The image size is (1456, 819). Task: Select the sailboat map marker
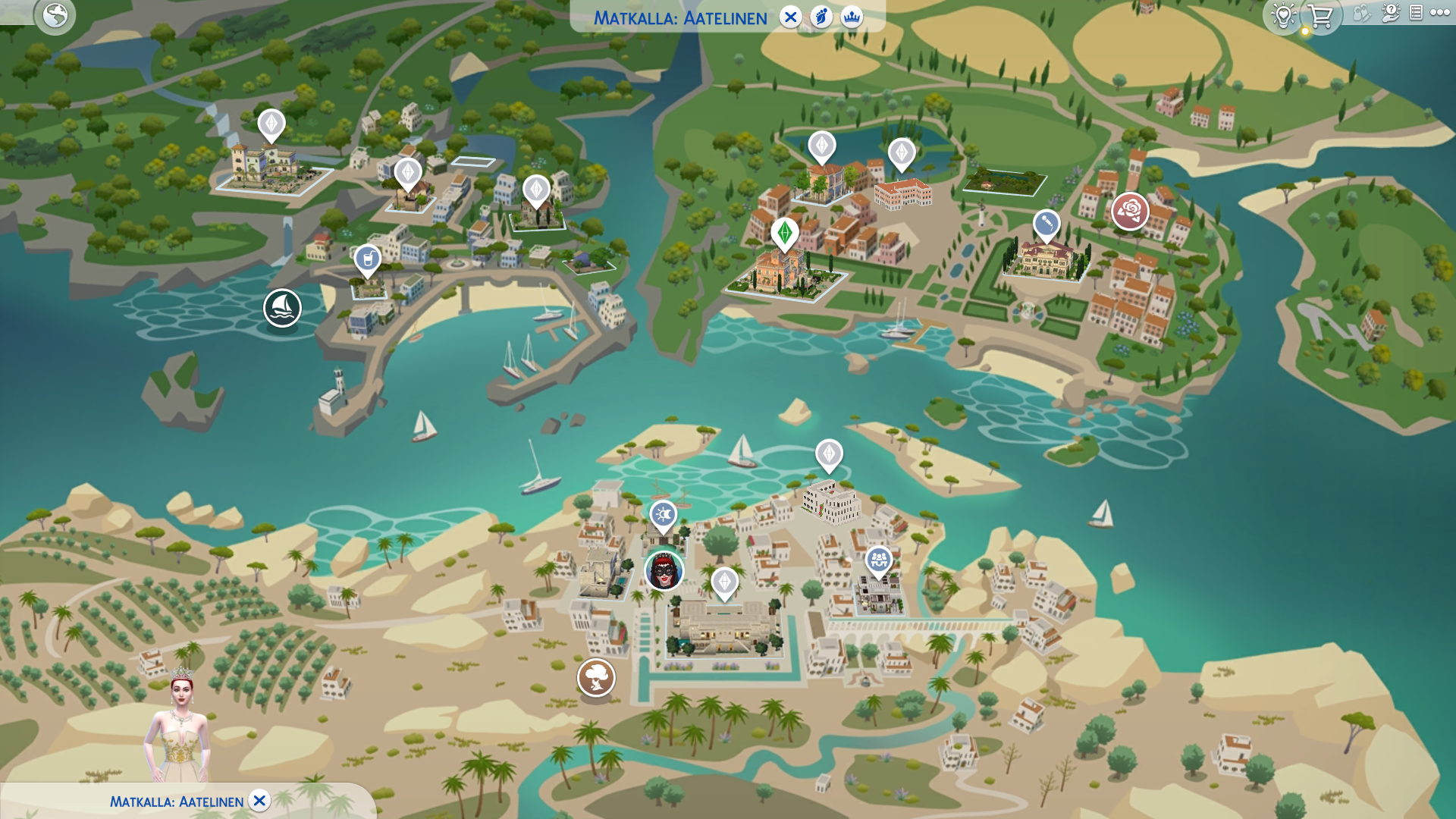(282, 308)
